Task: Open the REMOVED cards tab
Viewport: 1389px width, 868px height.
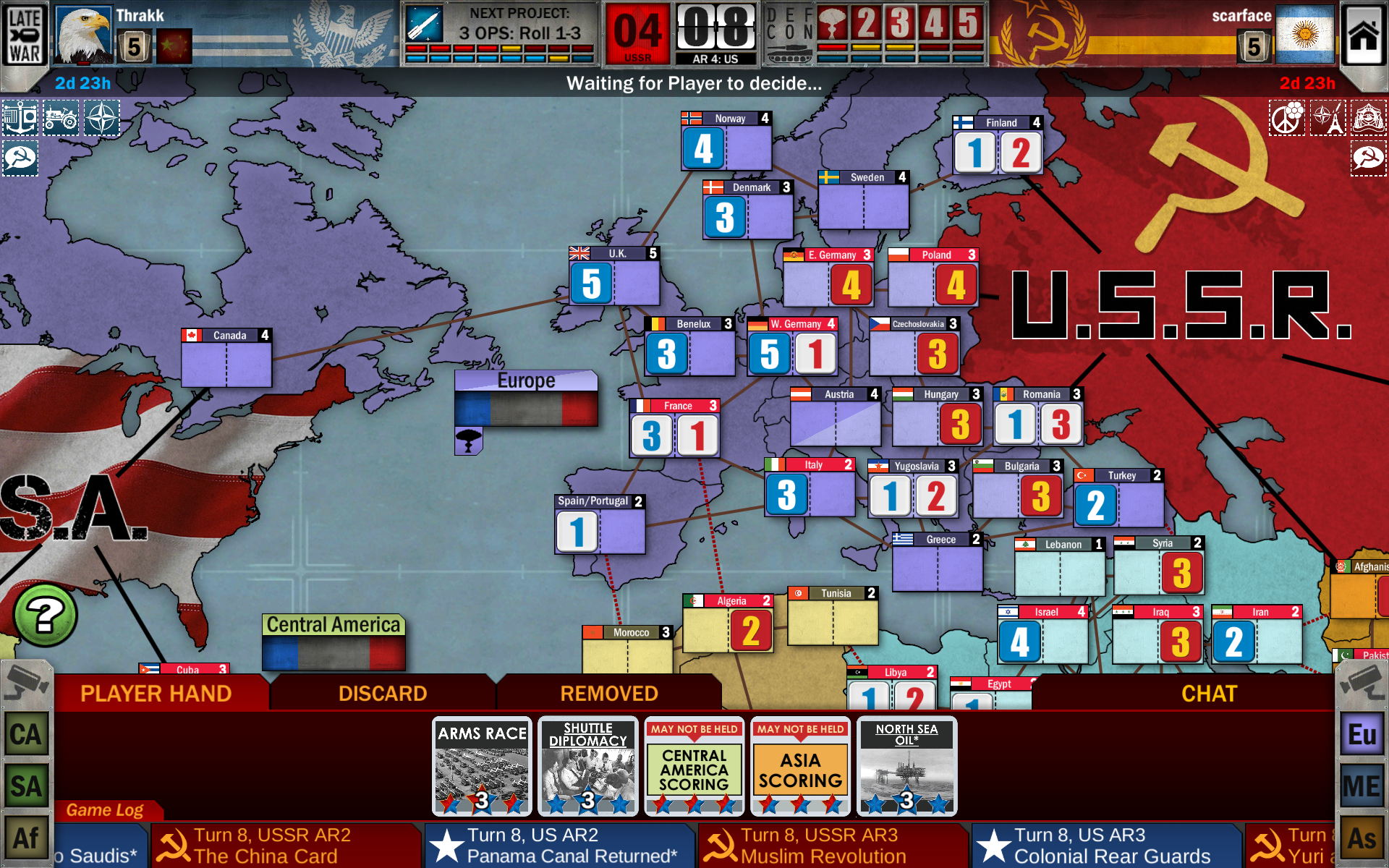Action: pos(608,693)
